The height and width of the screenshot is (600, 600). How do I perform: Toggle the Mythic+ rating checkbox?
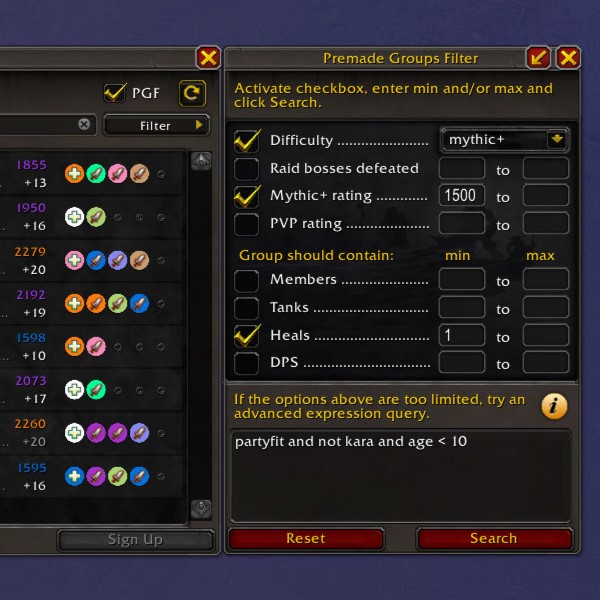click(246, 196)
